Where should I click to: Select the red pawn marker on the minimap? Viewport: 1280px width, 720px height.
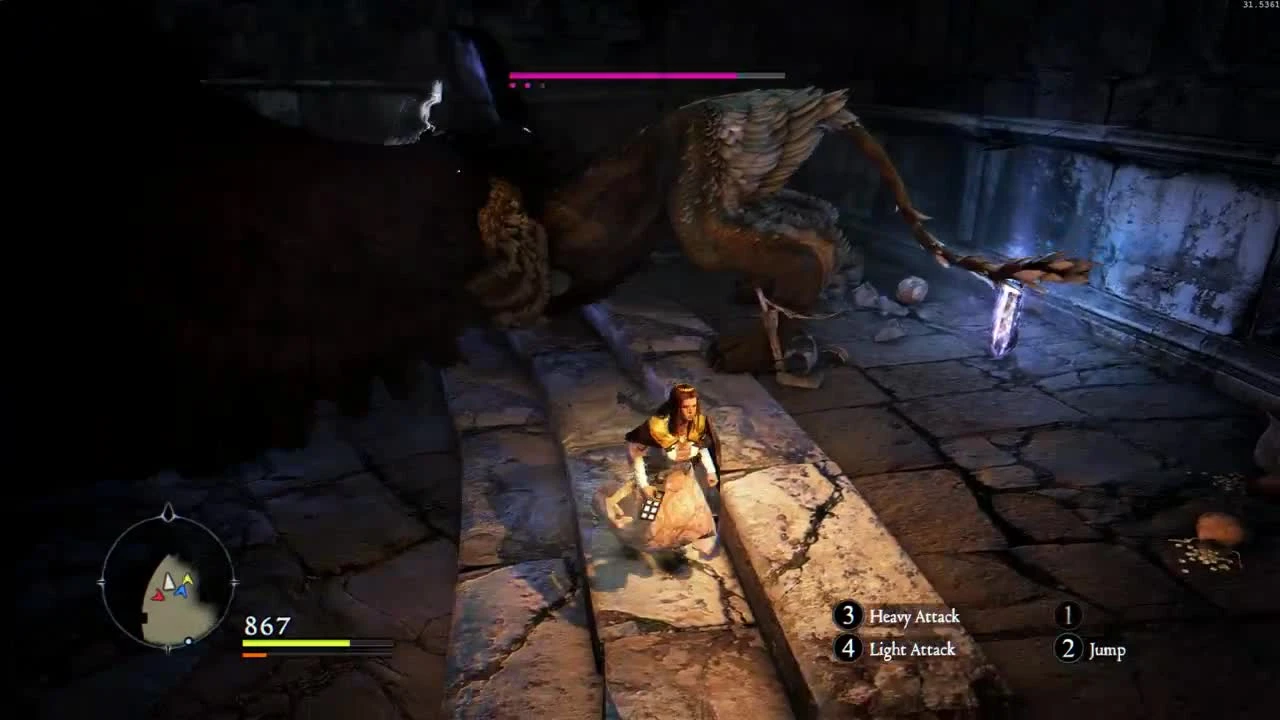point(158,596)
